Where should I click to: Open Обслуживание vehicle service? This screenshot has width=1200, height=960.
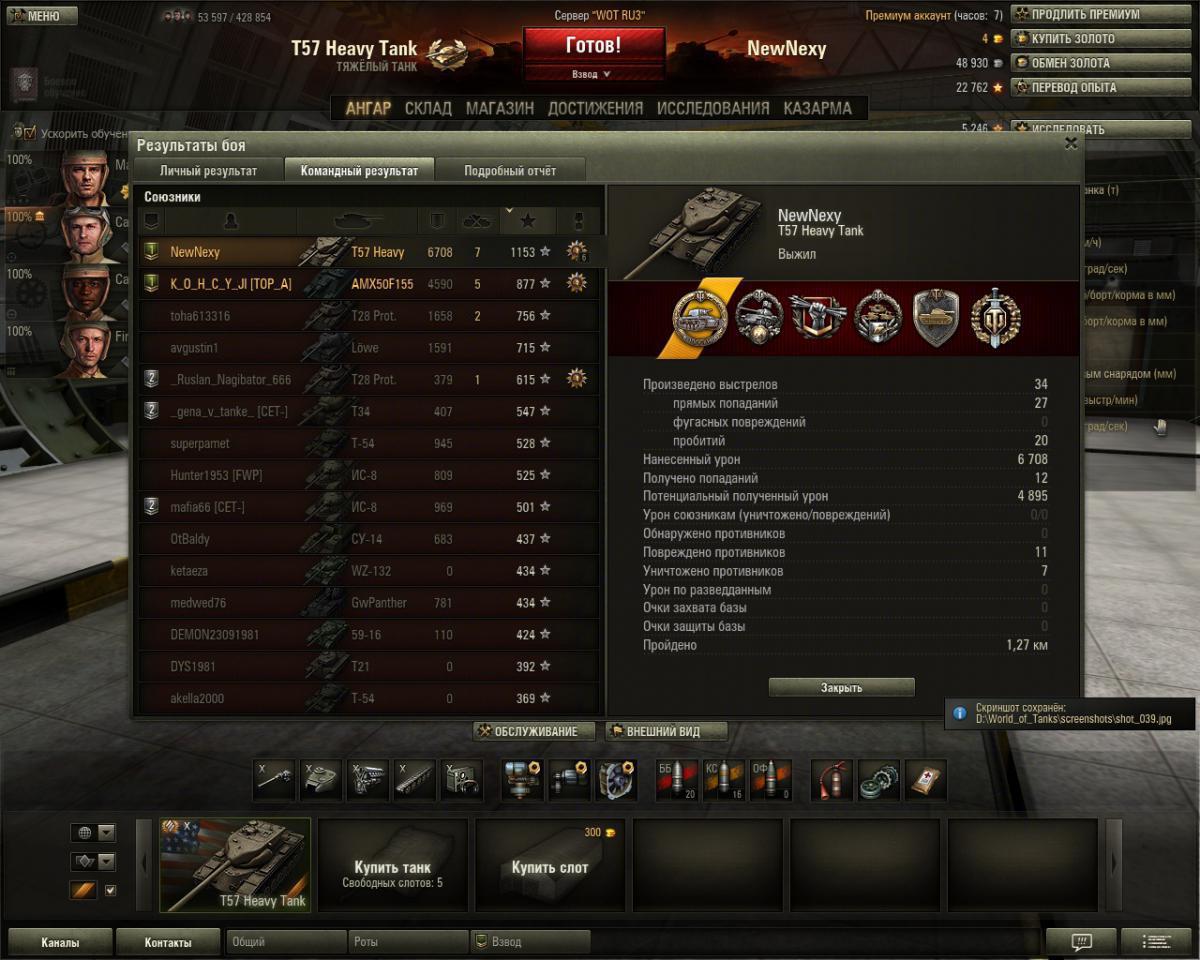534,732
